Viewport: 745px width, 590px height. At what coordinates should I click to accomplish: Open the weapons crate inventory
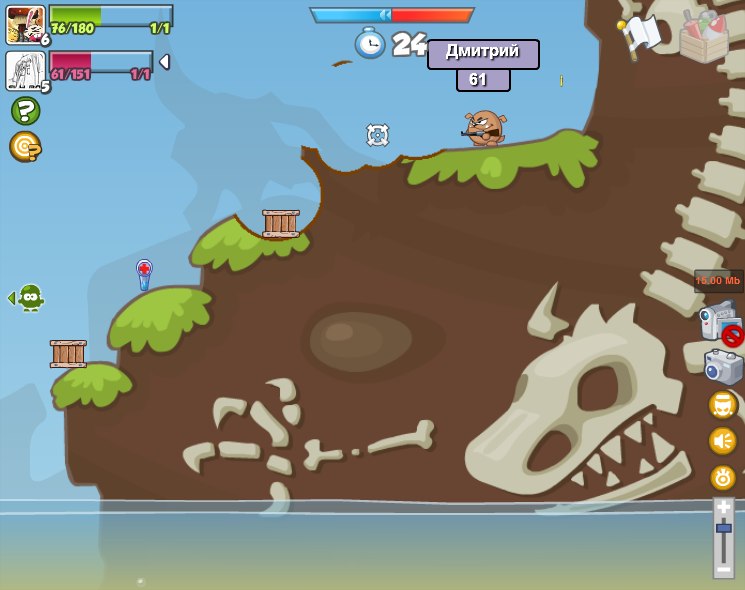pos(704,35)
